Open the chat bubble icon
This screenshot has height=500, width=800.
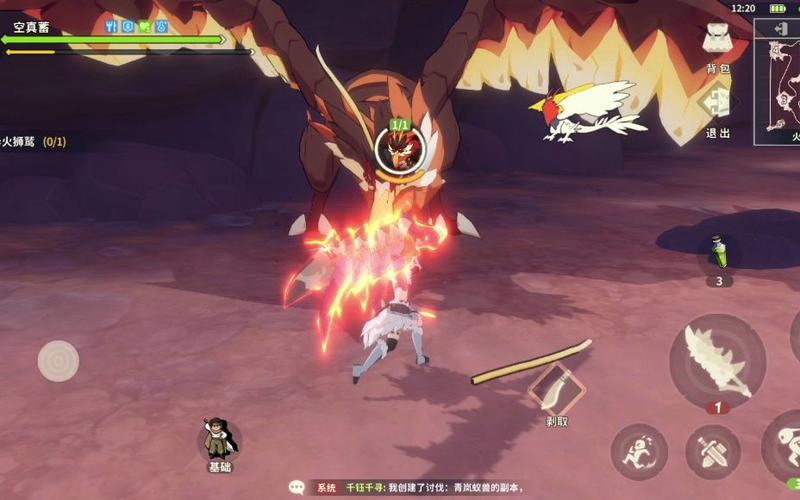point(297,488)
